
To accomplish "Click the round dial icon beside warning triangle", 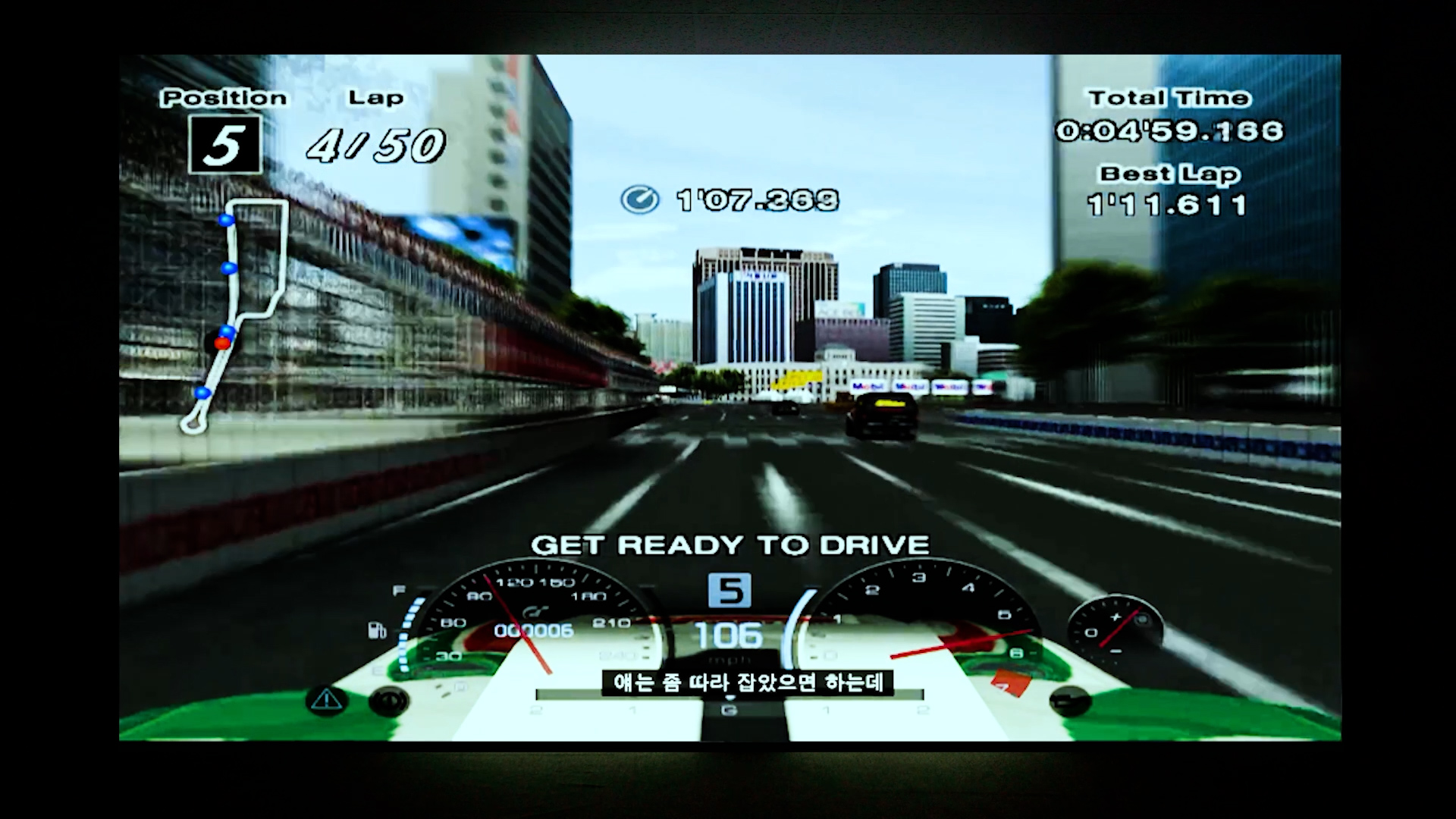I will pos(388,702).
